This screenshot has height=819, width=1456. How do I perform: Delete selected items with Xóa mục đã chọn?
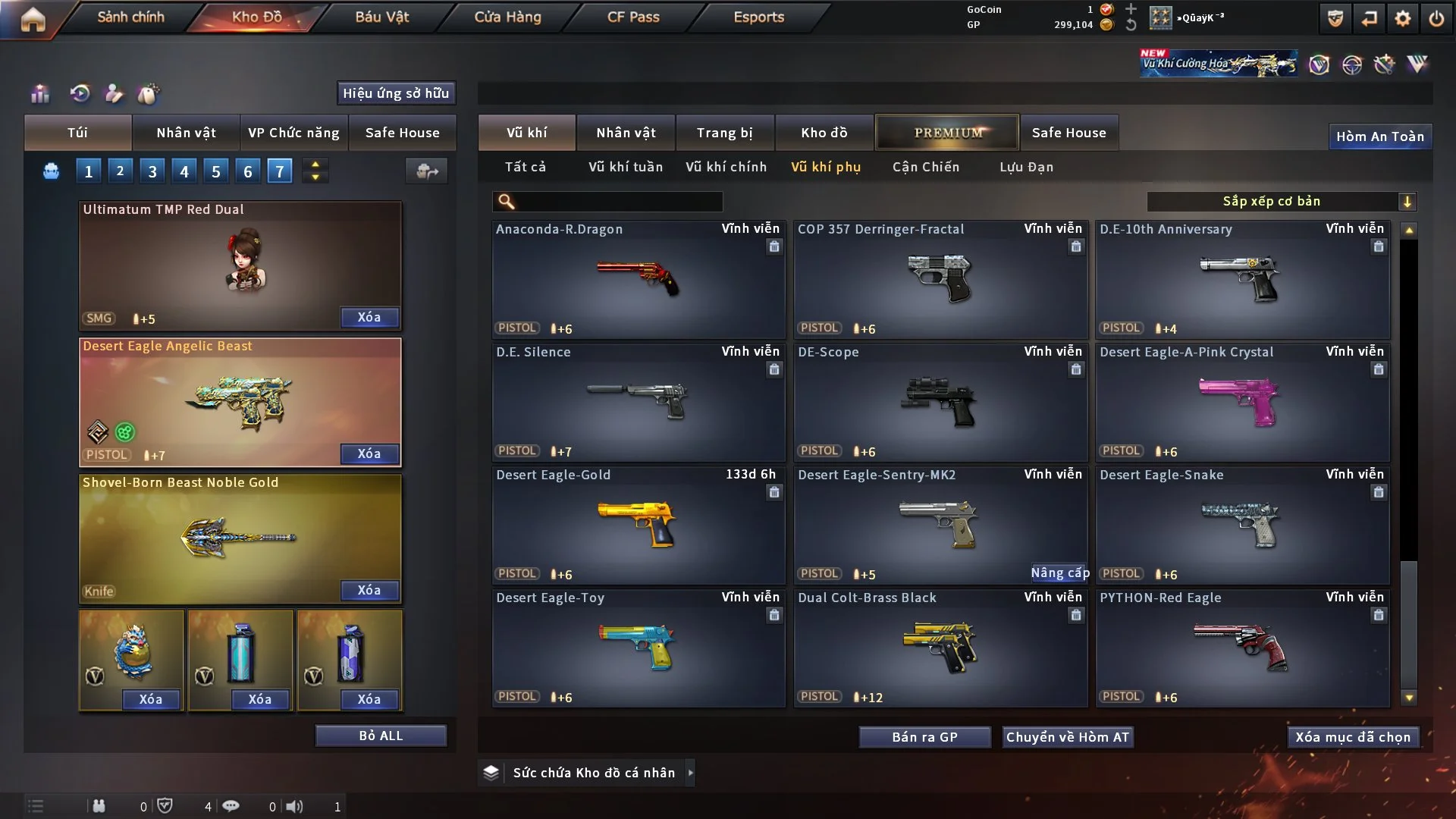tap(1353, 737)
